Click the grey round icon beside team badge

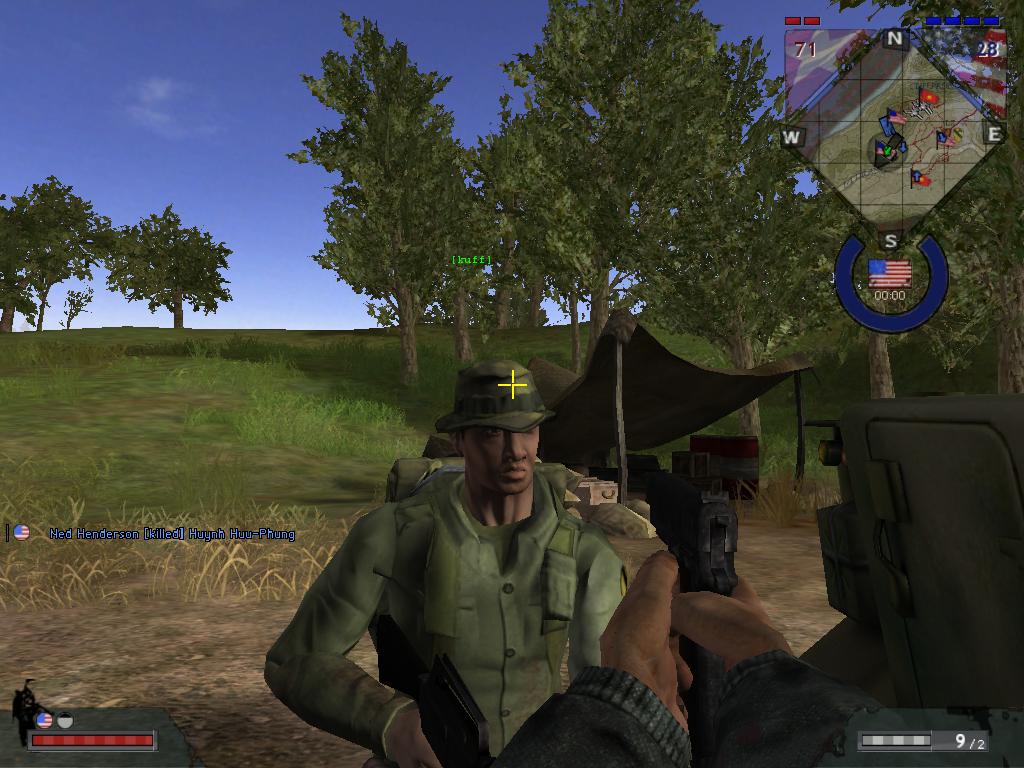click(65, 720)
